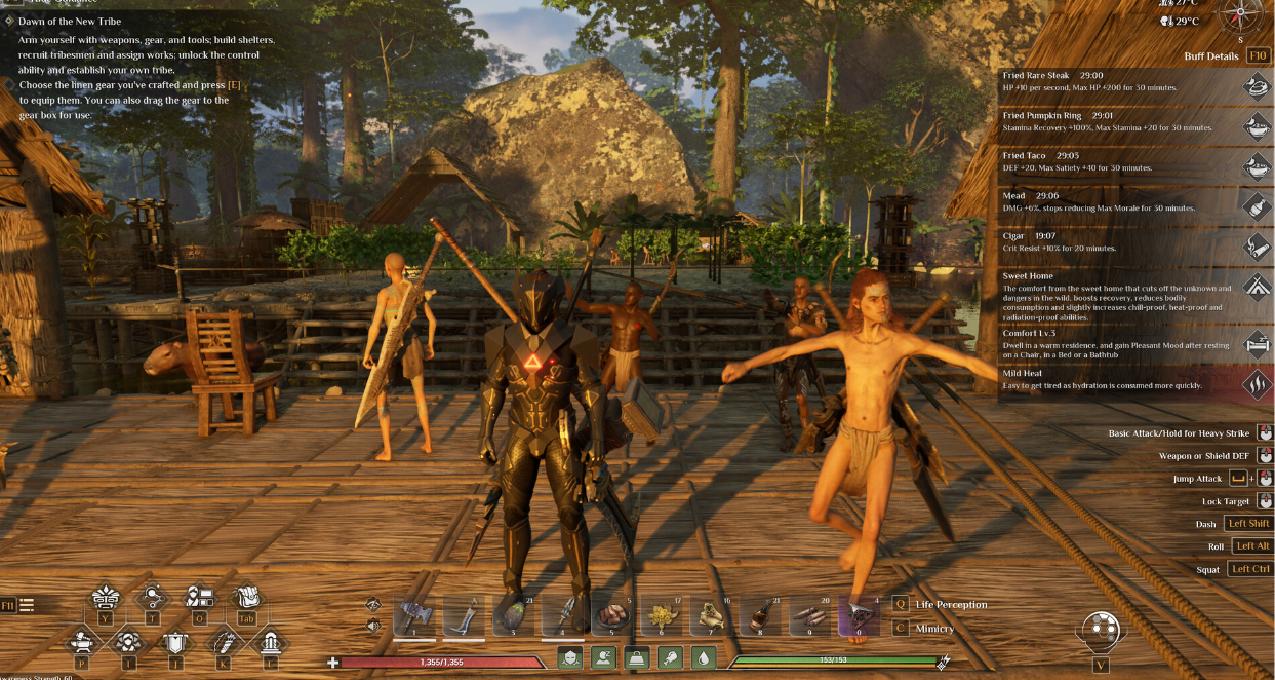Open the circular wheel menu icon
This screenshot has width=1275, height=680.
(x=1100, y=629)
